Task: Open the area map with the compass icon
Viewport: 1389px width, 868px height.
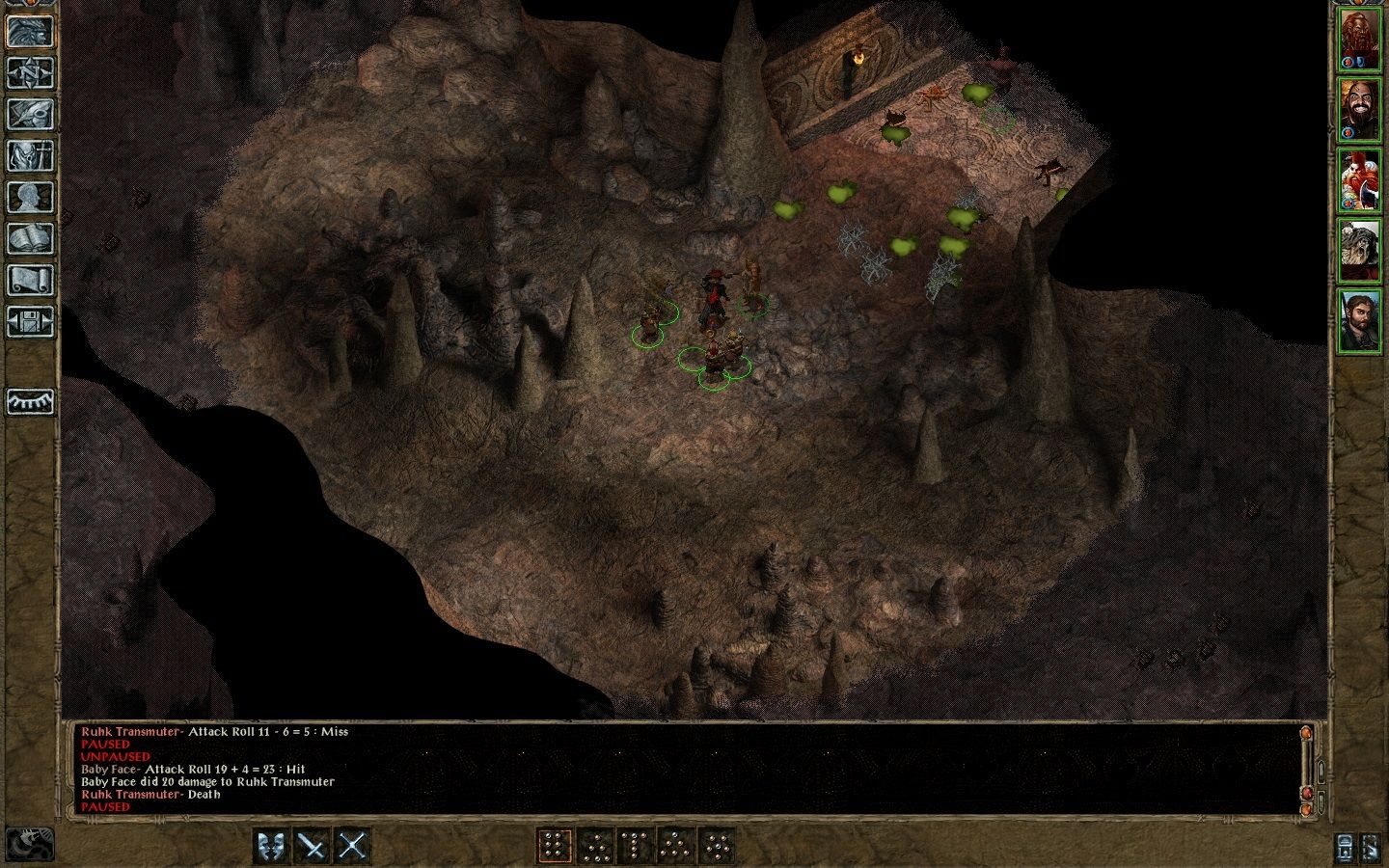Action: click(31, 72)
